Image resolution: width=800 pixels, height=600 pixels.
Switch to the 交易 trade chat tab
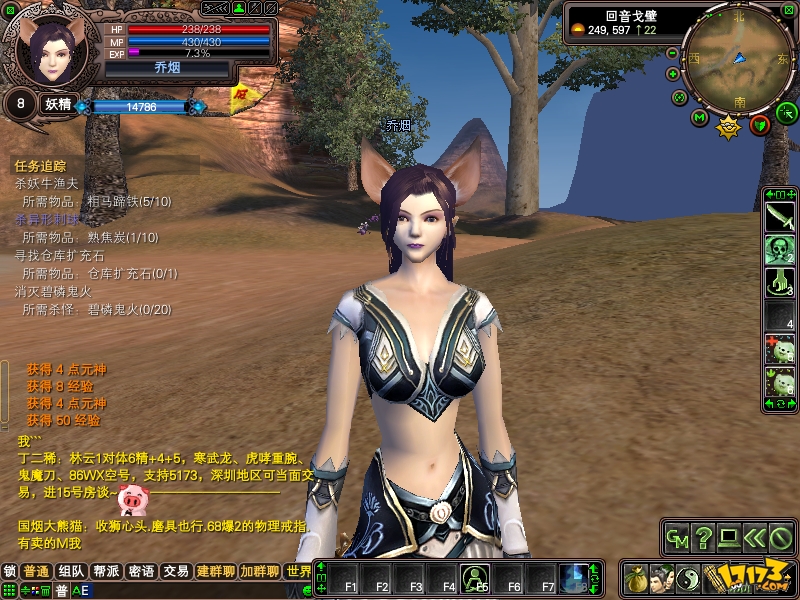[176, 572]
